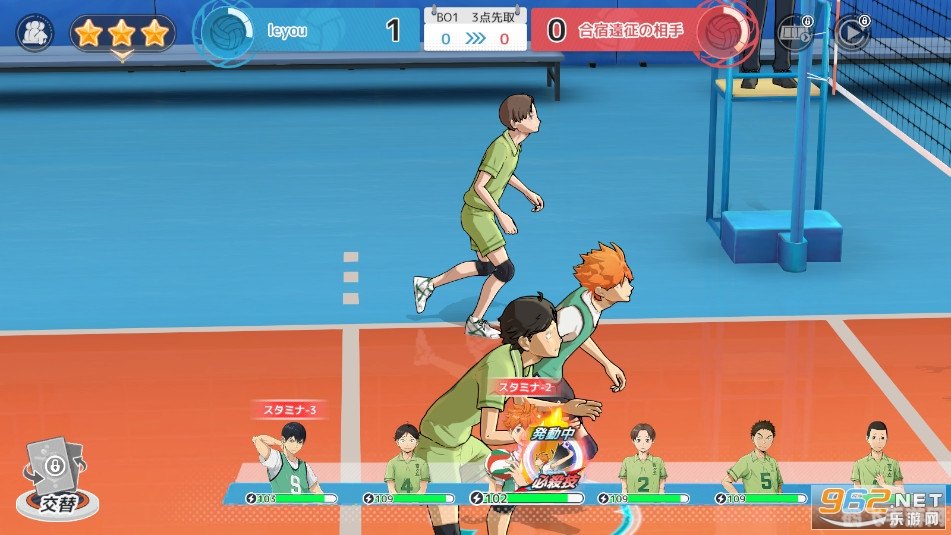951x535 pixels.
Task: Click the locked speed-up playback button
Action: (x=852, y=32)
